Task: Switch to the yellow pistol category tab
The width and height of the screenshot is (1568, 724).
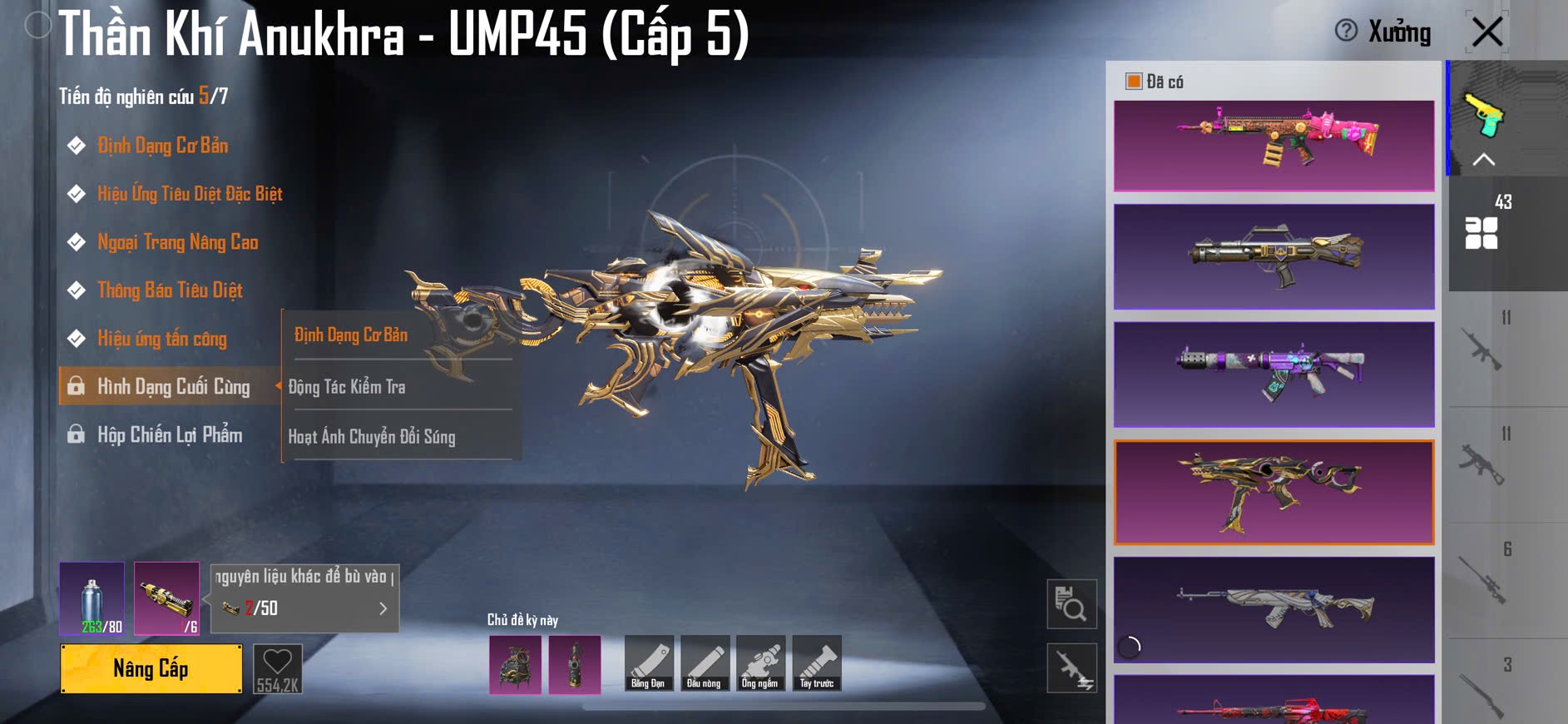Action: [x=1485, y=115]
